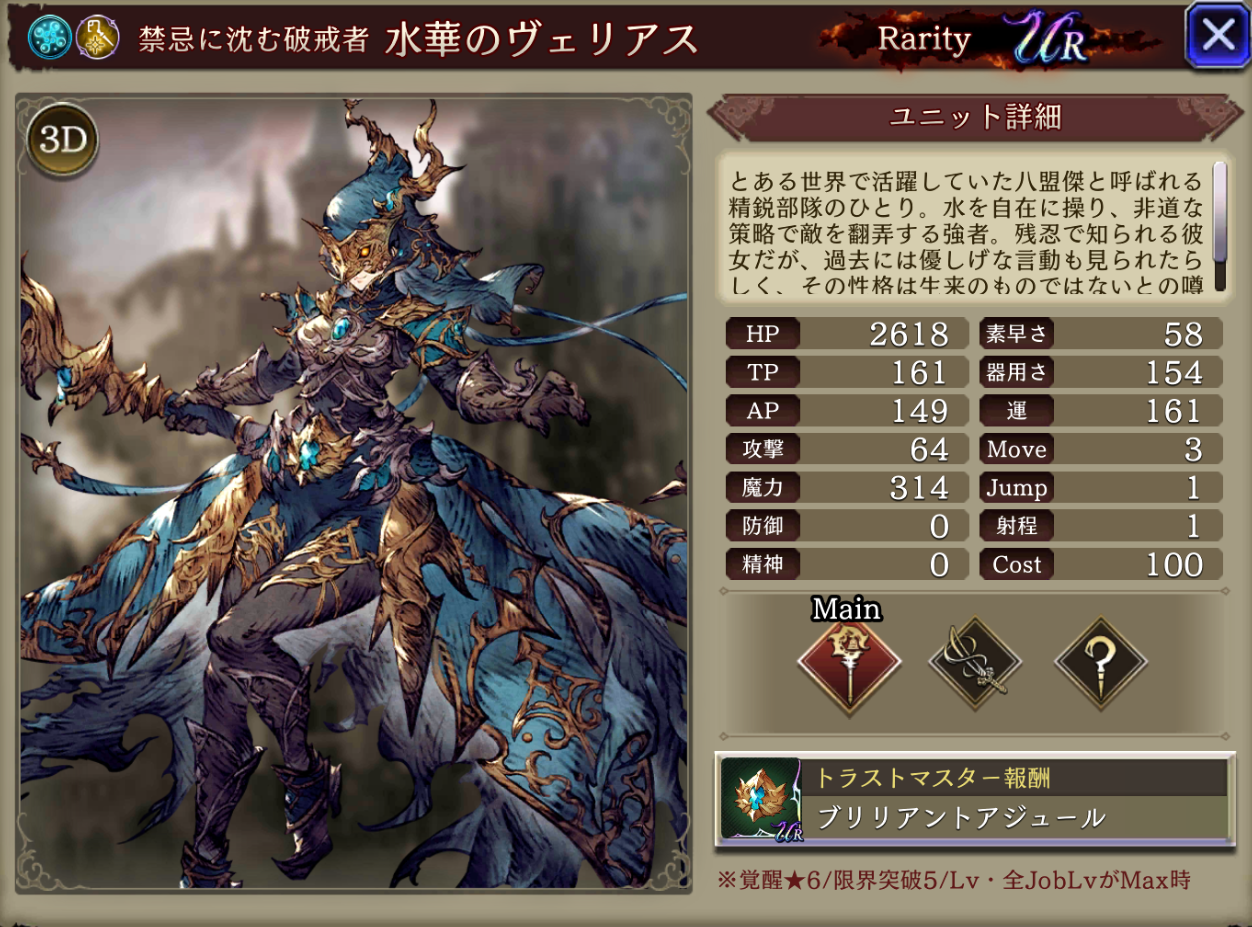The width and height of the screenshot is (1252, 927).
Task: Click the unit description scrollbar
Action: pos(1219,226)
